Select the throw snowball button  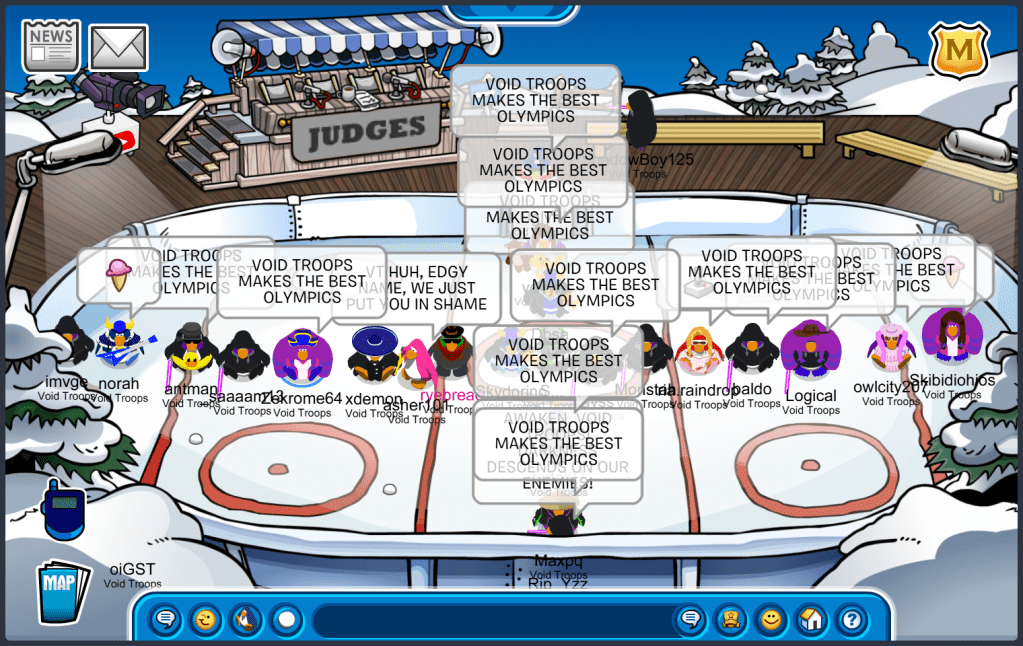pyautogui.click(x=286, y=620)
